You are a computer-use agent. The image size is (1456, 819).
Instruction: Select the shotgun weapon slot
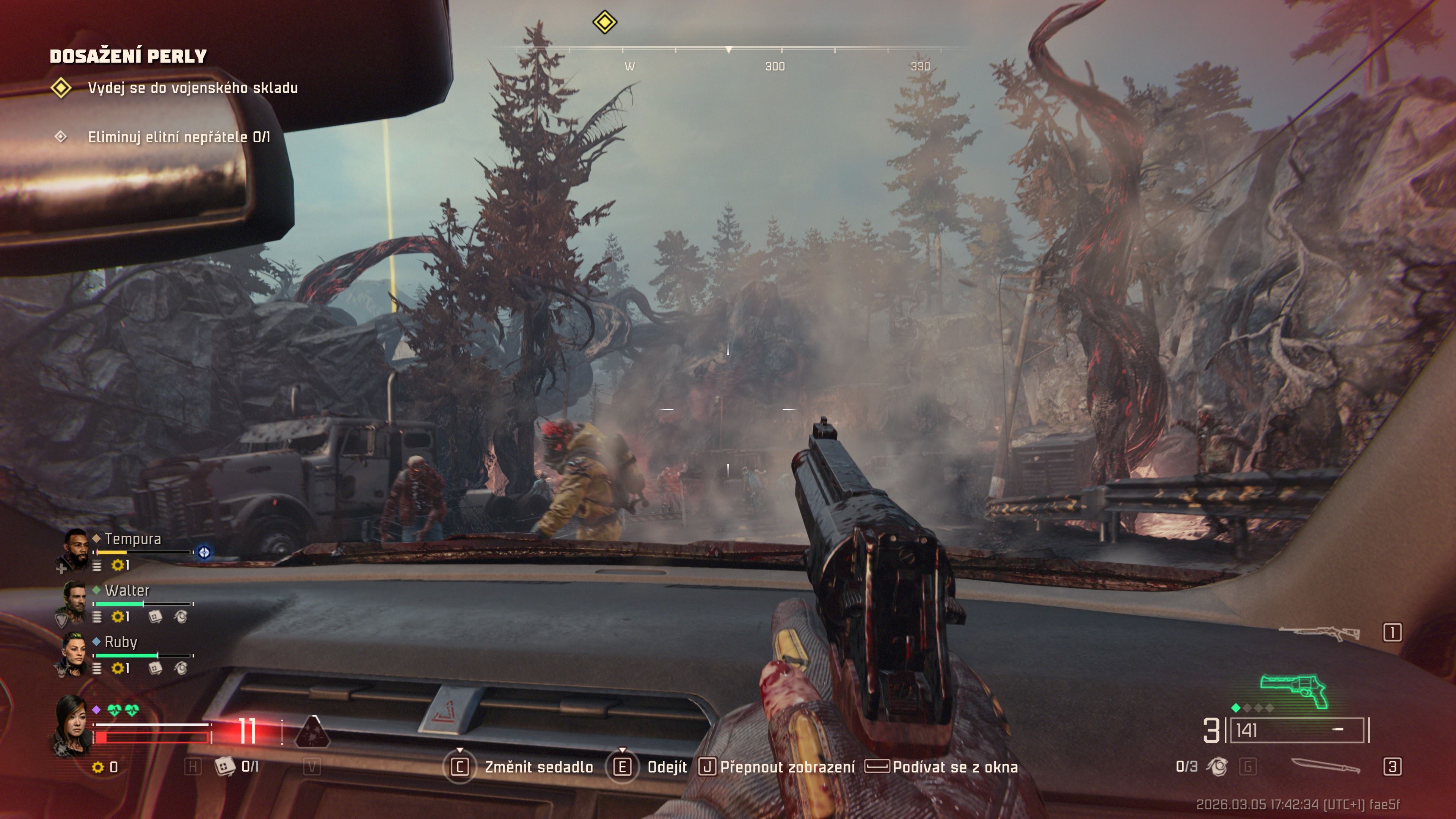(1319, 633)
